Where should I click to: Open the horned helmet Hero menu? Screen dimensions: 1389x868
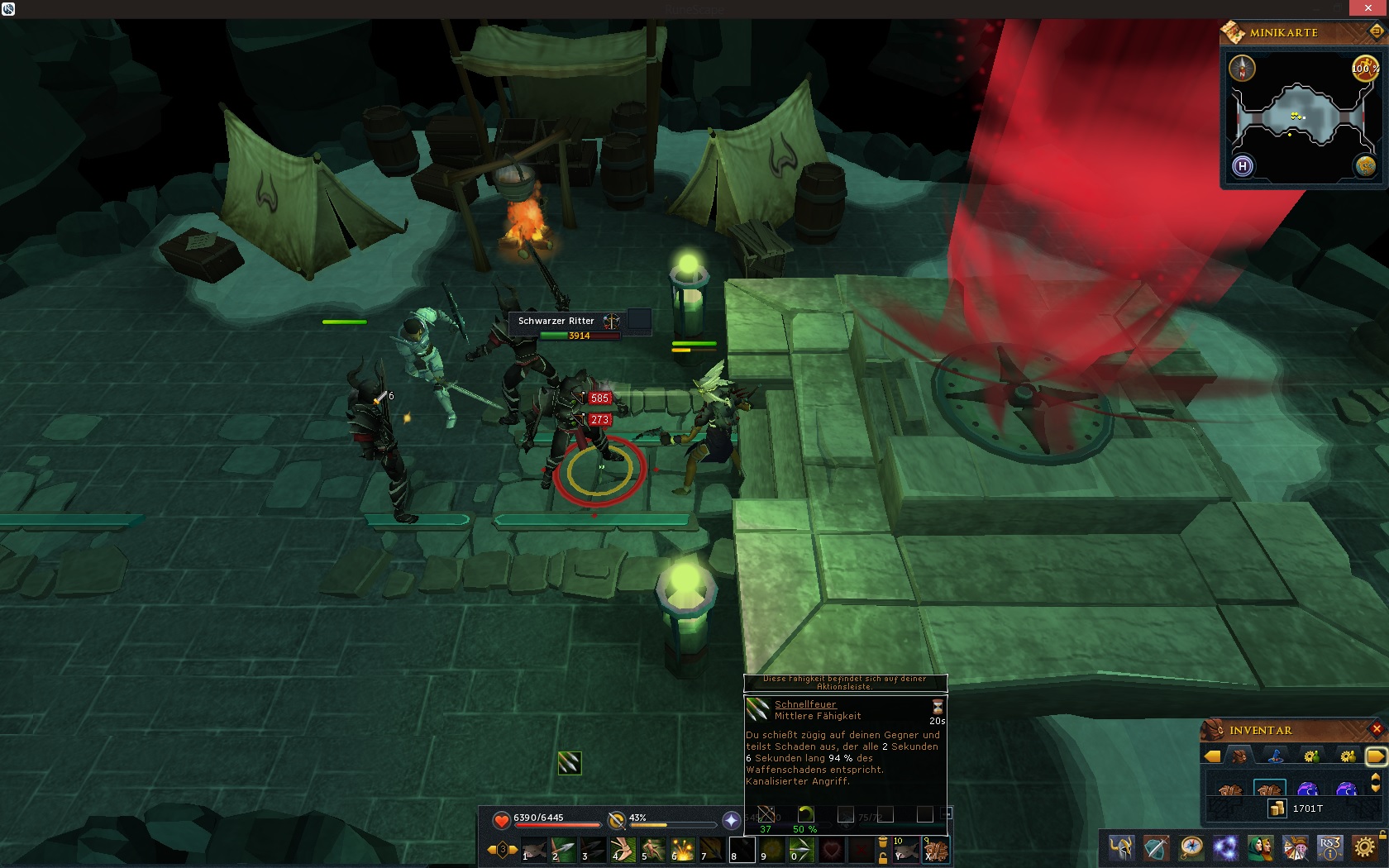pyautogui.click(x=1121, y=848)
